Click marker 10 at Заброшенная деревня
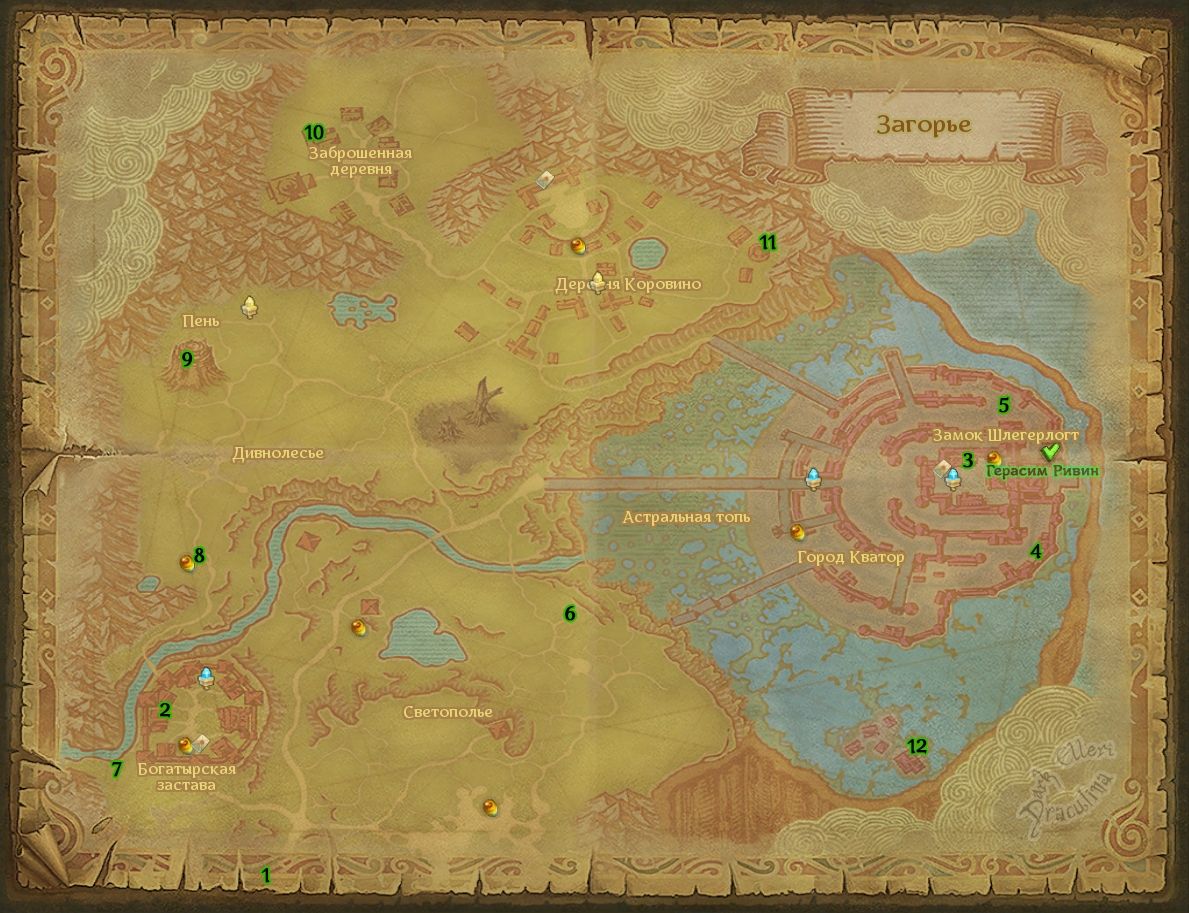Screen dimensions: 1189x913 point(314,132)
